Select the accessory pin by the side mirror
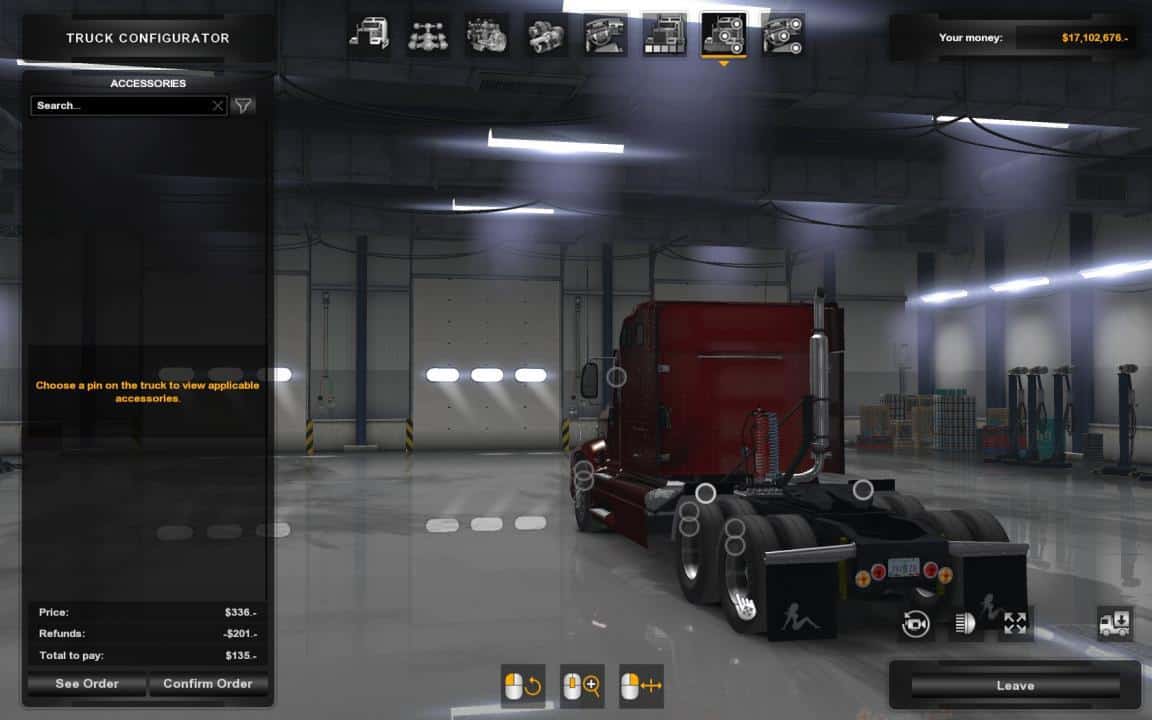This screenshot has height=720, width=1152. point(617,377)
